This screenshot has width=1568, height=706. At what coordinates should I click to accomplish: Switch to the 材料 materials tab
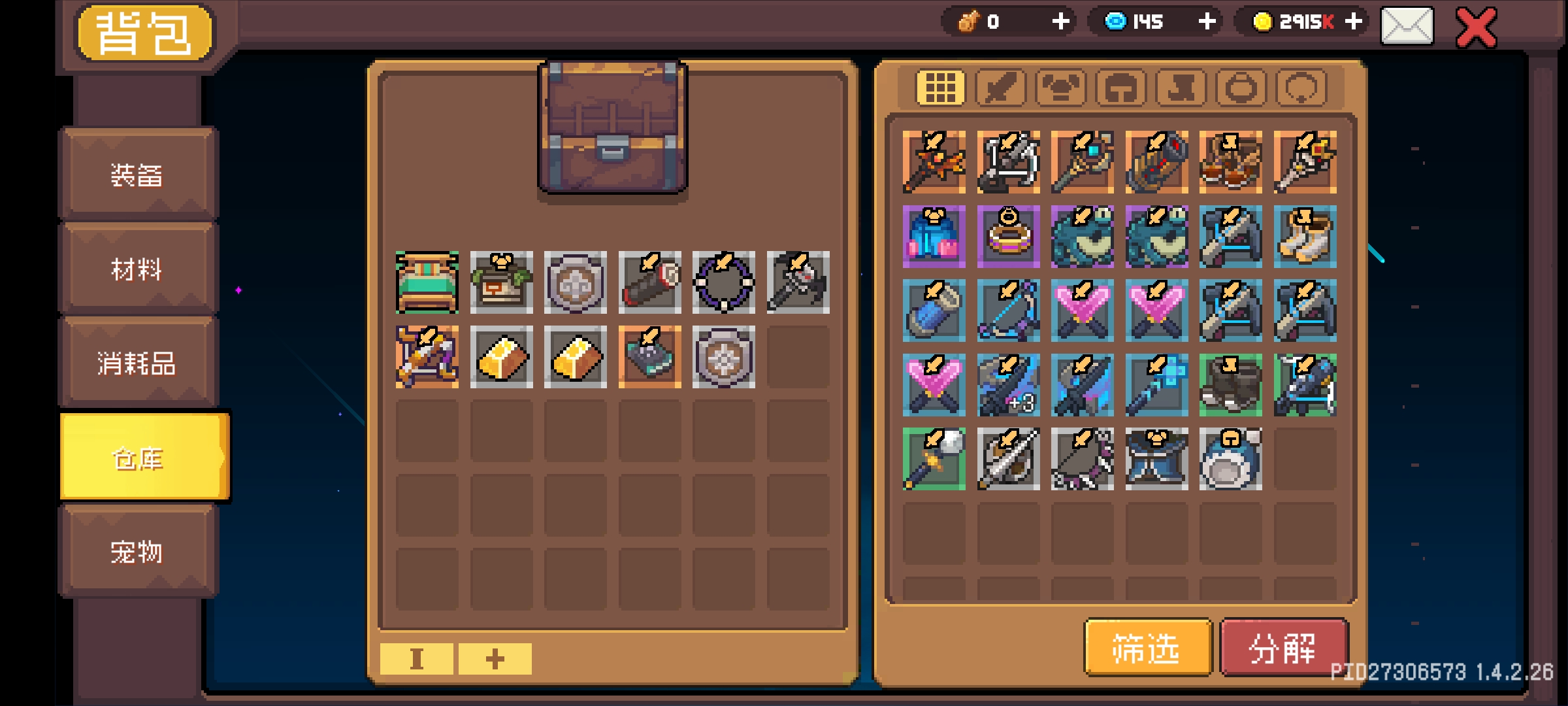point(137,269)
